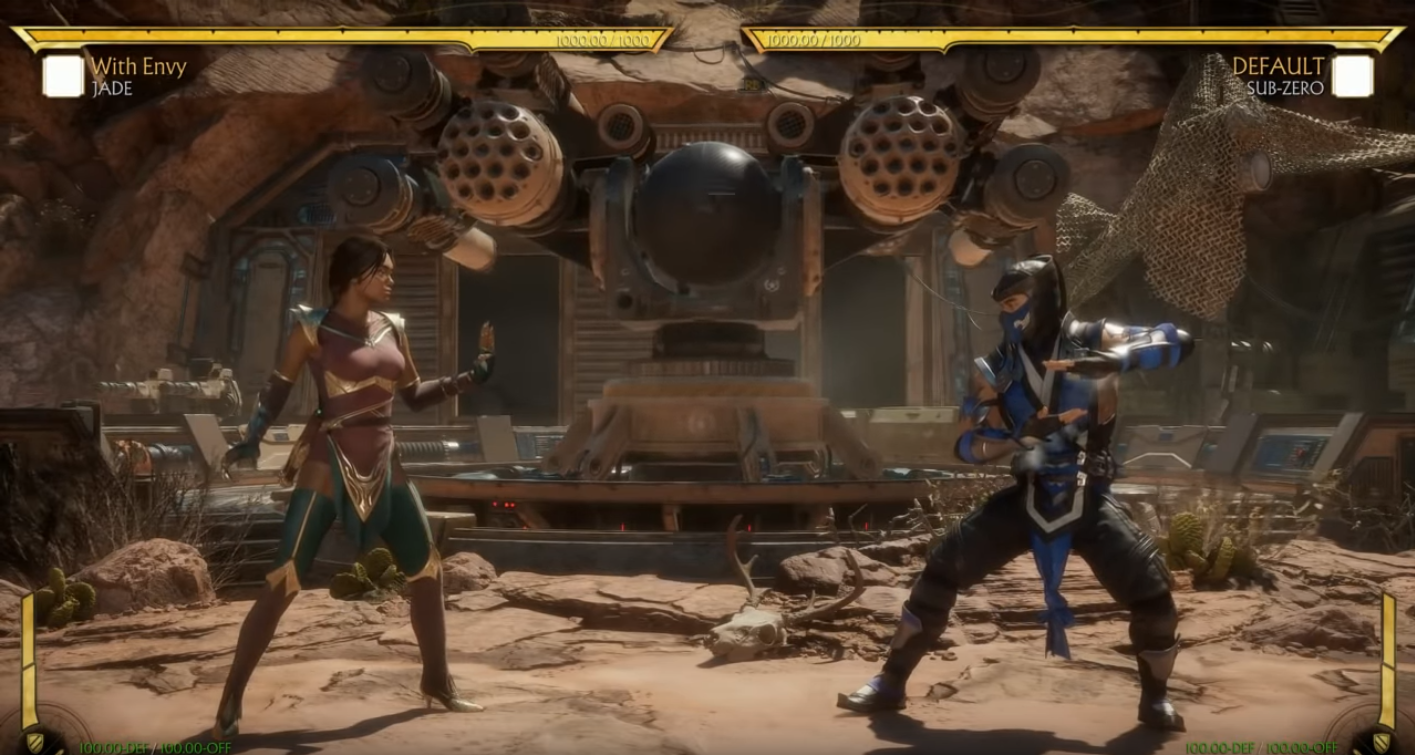This screenshot has width=1415, height=755.
Task: Select the shield emblem beside Jade's meter
Action: click(x=34, y=741)
